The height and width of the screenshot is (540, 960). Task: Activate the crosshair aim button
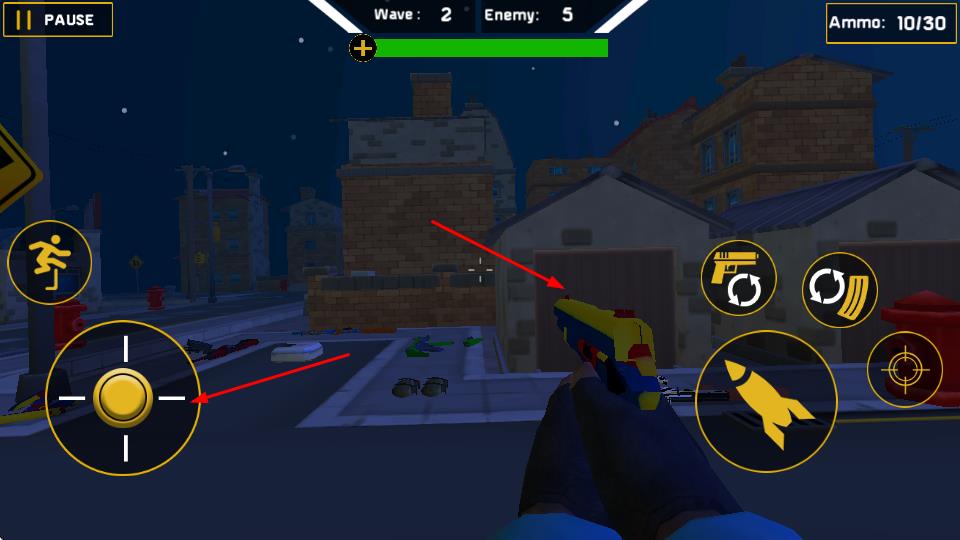[x=904, y=370]
